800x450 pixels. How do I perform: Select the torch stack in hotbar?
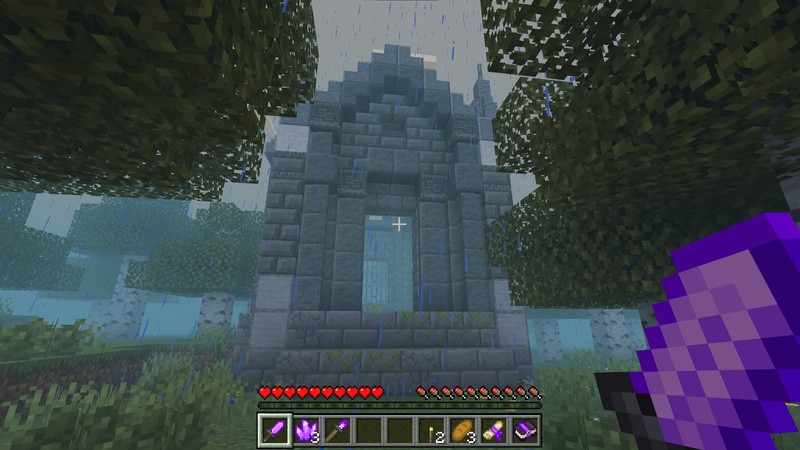pyautogui.click(x=431, y=431)
